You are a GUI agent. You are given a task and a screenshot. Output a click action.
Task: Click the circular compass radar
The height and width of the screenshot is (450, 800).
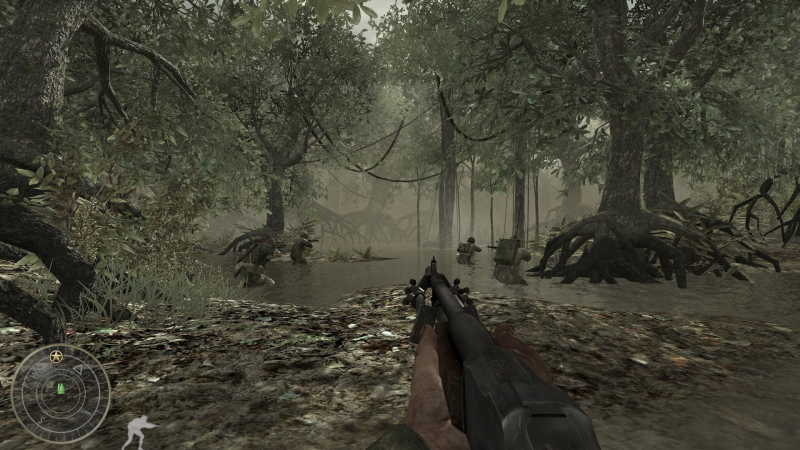(60, 393)
